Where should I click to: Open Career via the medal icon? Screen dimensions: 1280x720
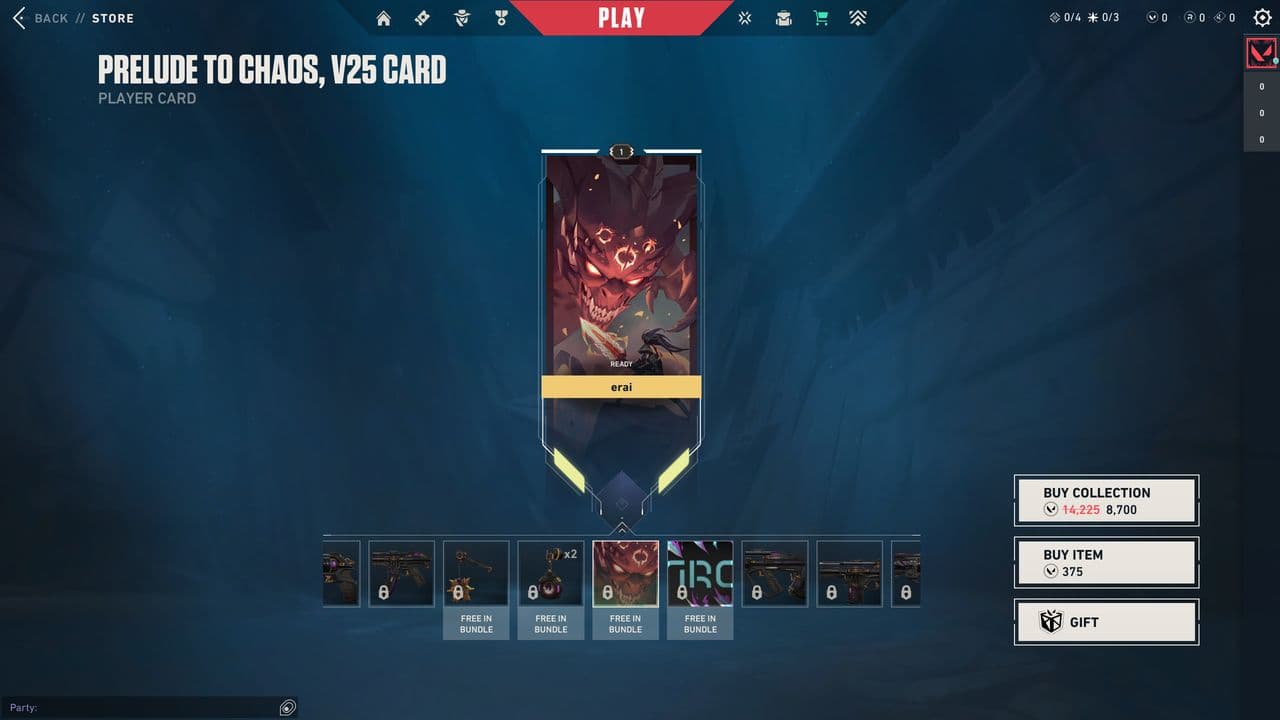(x=500, y=17)
